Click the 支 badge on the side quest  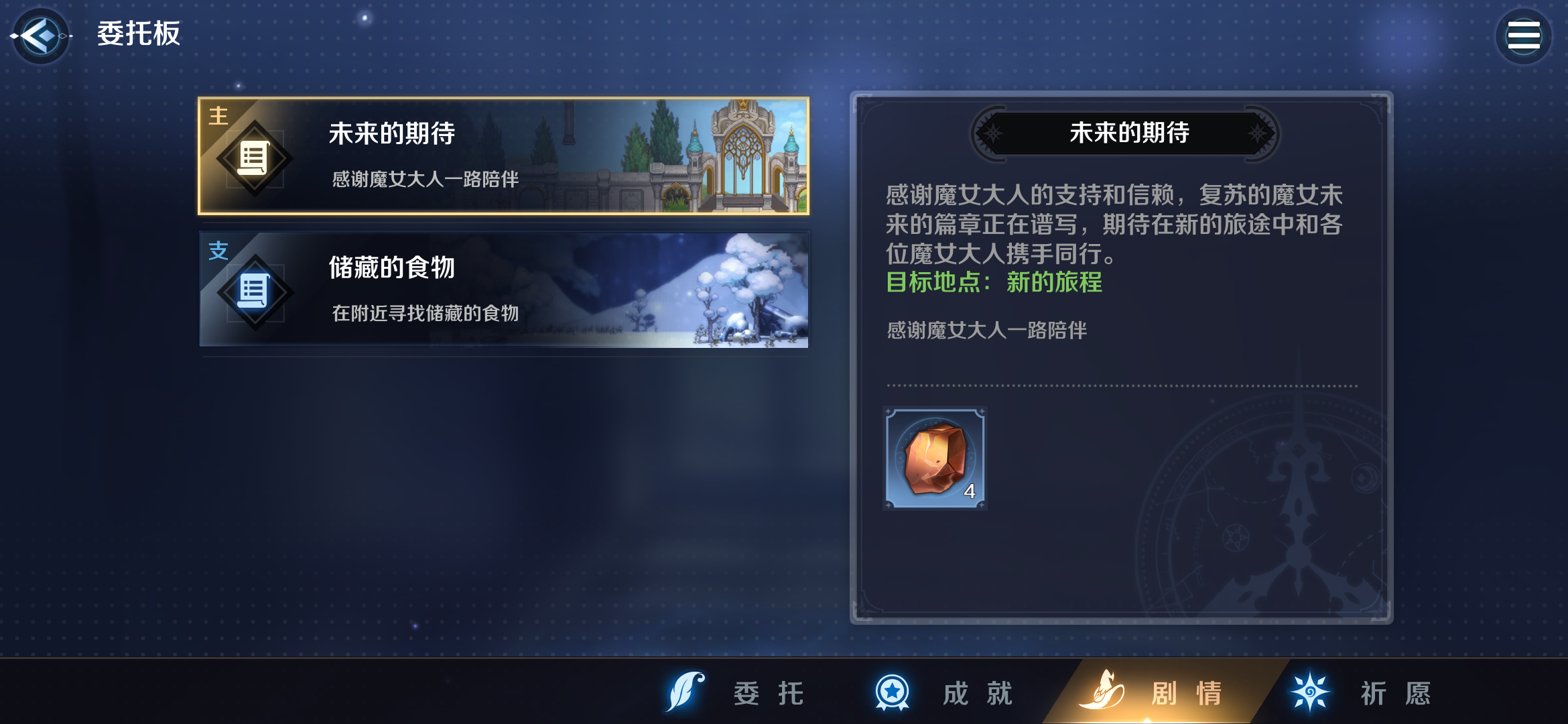point(217,249)
